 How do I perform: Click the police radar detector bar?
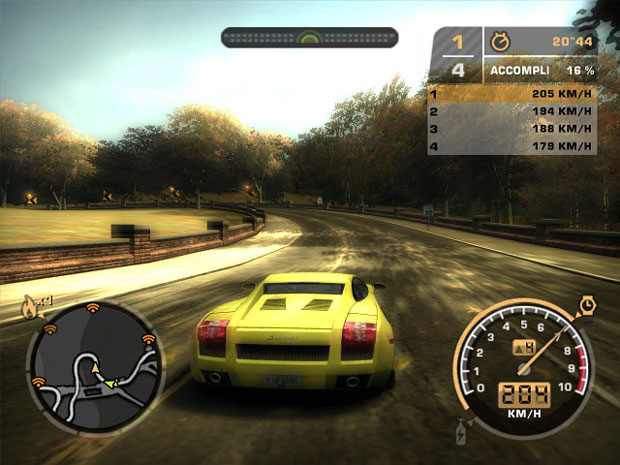(x=309, y=38)
